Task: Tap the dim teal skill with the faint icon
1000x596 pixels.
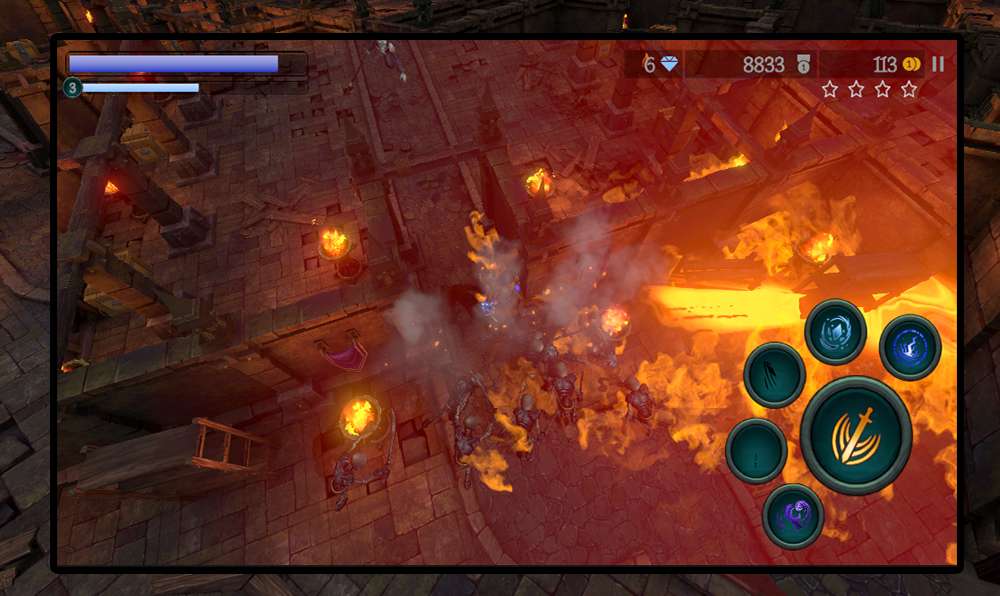Action: [x=756, y=450]
